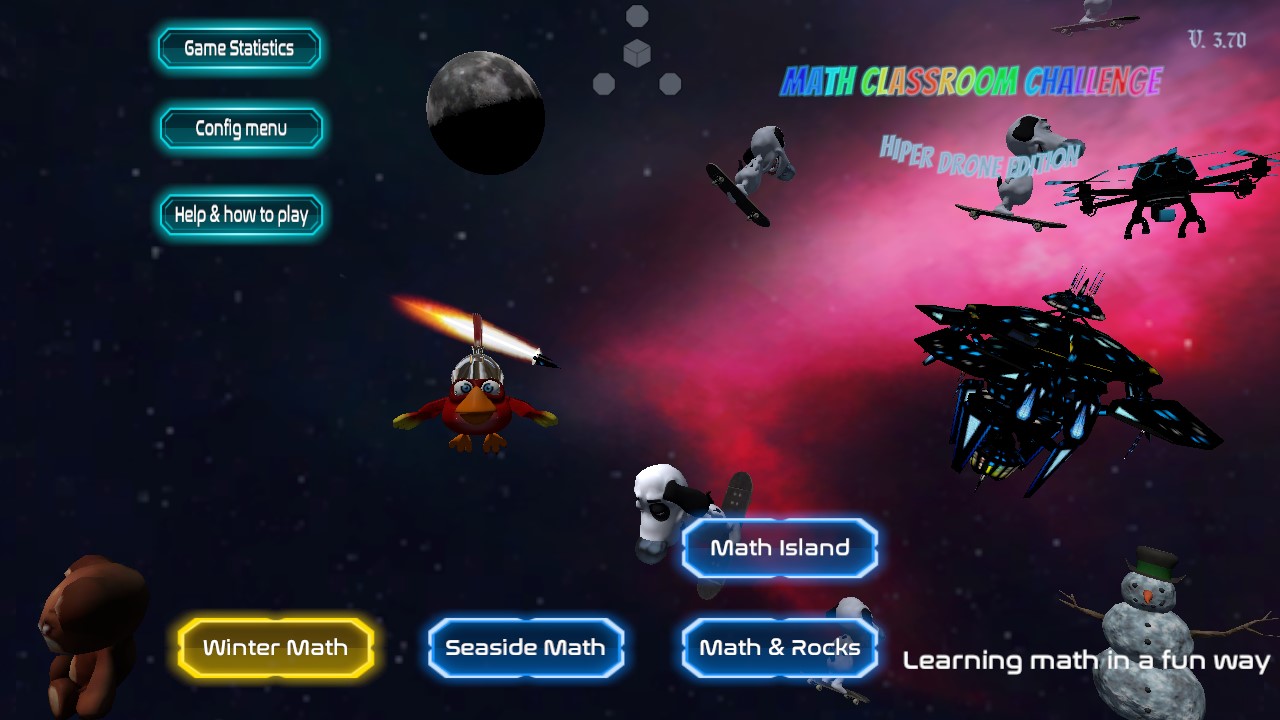Open Help & how to play
Screen dimensions: 1280x720
click(x=240, y=214)
